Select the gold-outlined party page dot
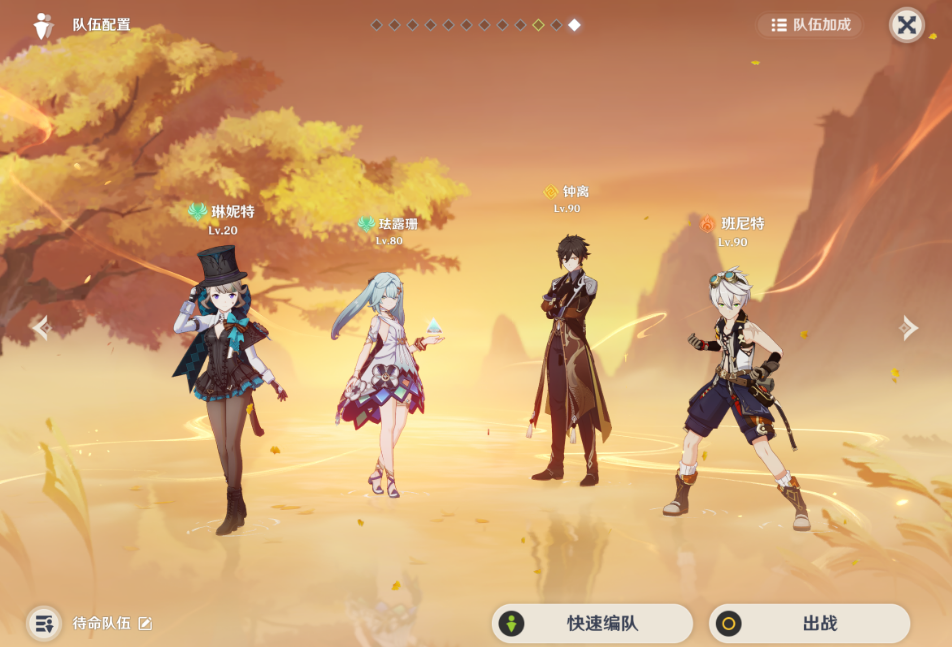Viewport: 952px width, 647px height. 538,25
